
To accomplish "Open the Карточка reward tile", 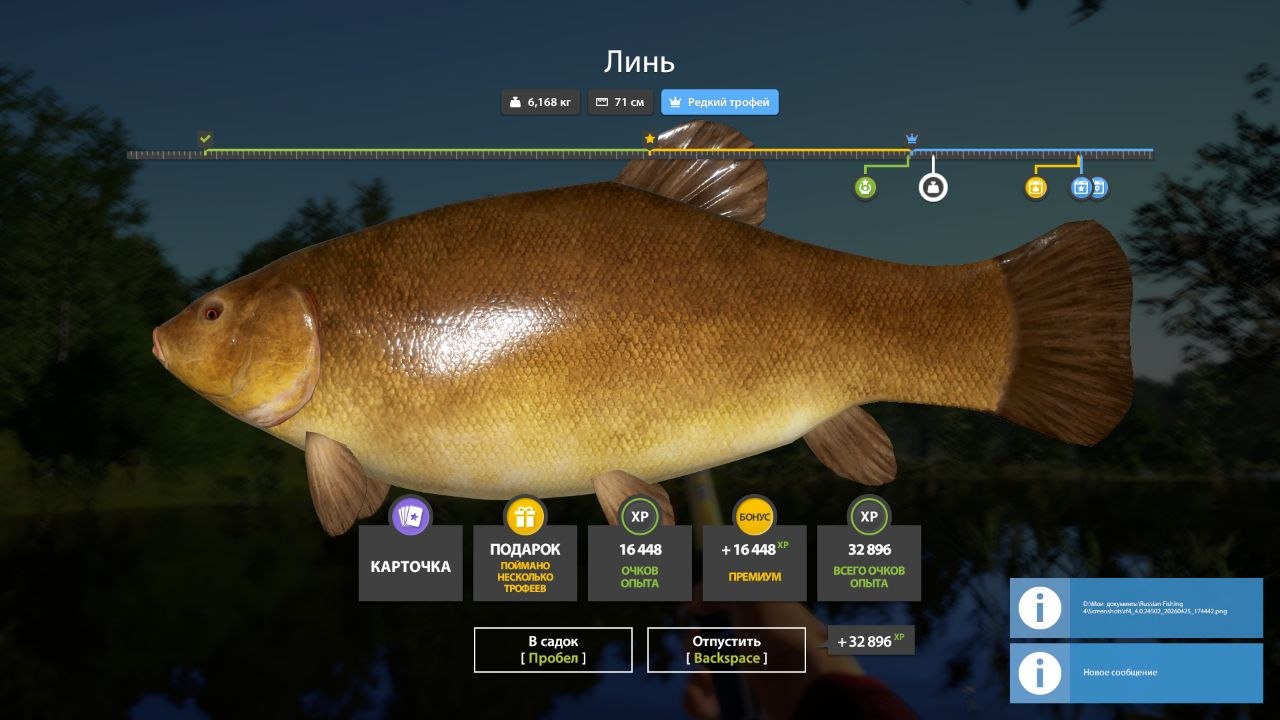I will pyautogui.click(x=410, y=564).
